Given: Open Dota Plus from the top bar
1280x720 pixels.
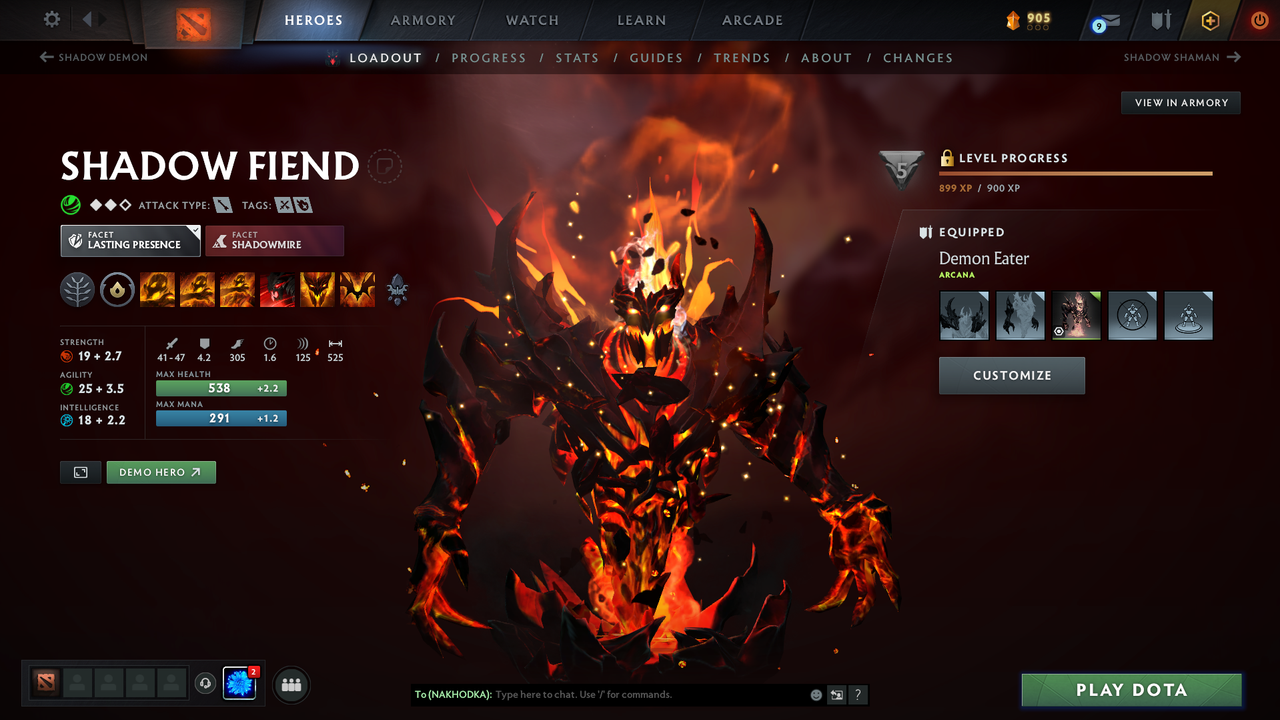Looking at the screenshot, I should 1210,19.
